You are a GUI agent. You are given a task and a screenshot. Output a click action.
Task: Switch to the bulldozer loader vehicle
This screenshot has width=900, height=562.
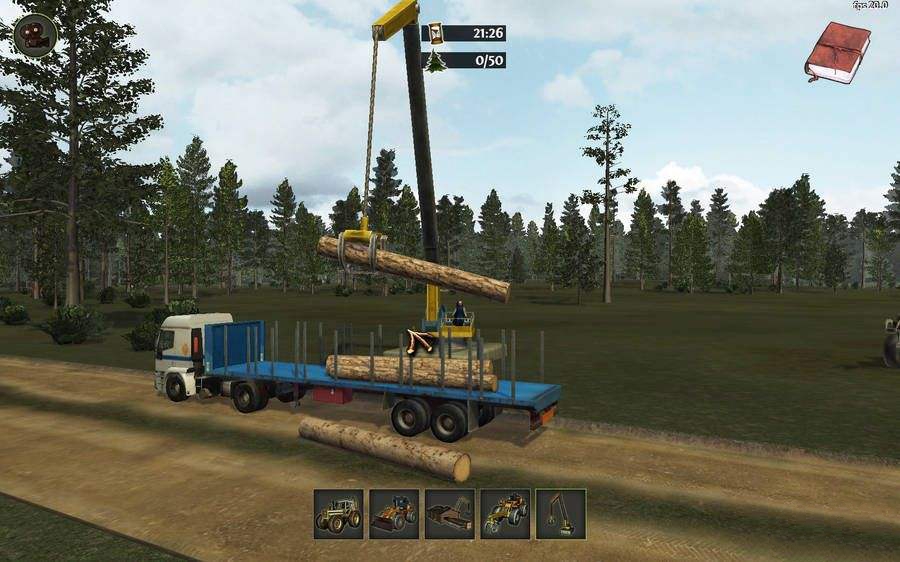coord(394,514)
